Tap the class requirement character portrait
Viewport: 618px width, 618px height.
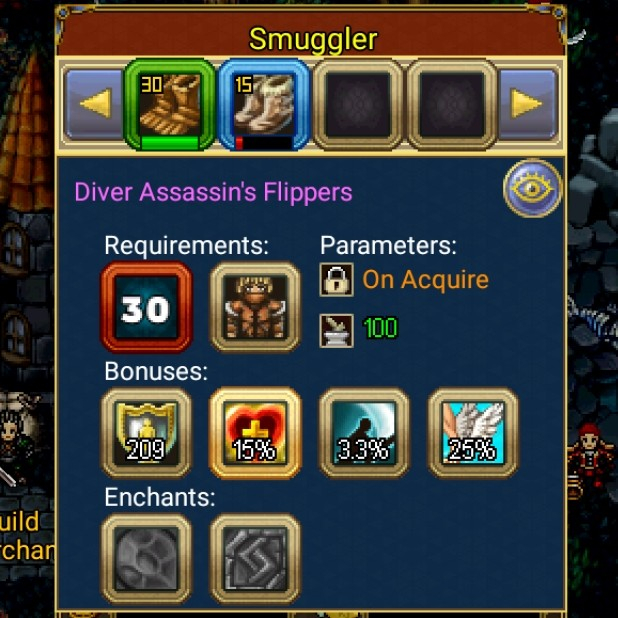point(255,307)
